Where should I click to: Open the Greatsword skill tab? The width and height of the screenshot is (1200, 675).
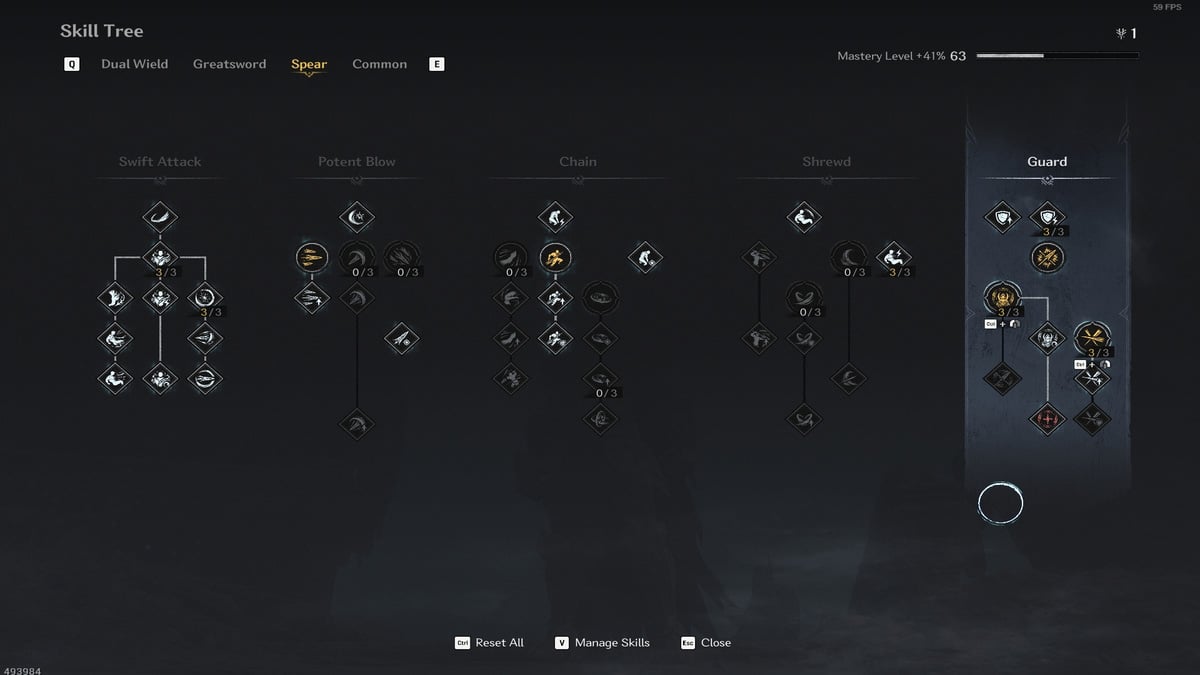[229, 64]
